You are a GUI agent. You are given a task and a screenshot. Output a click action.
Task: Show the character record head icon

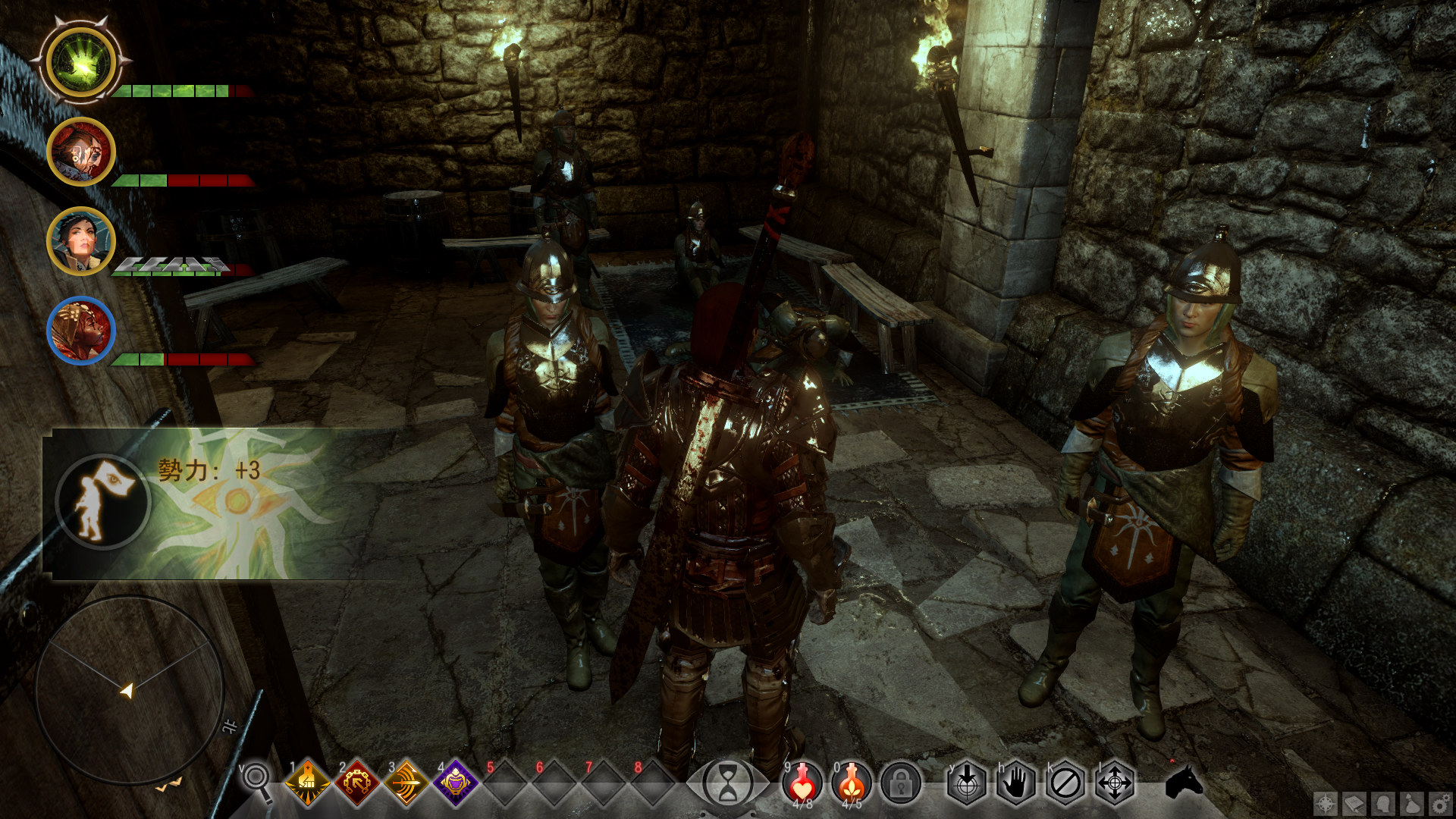(x=1383, y=803)
